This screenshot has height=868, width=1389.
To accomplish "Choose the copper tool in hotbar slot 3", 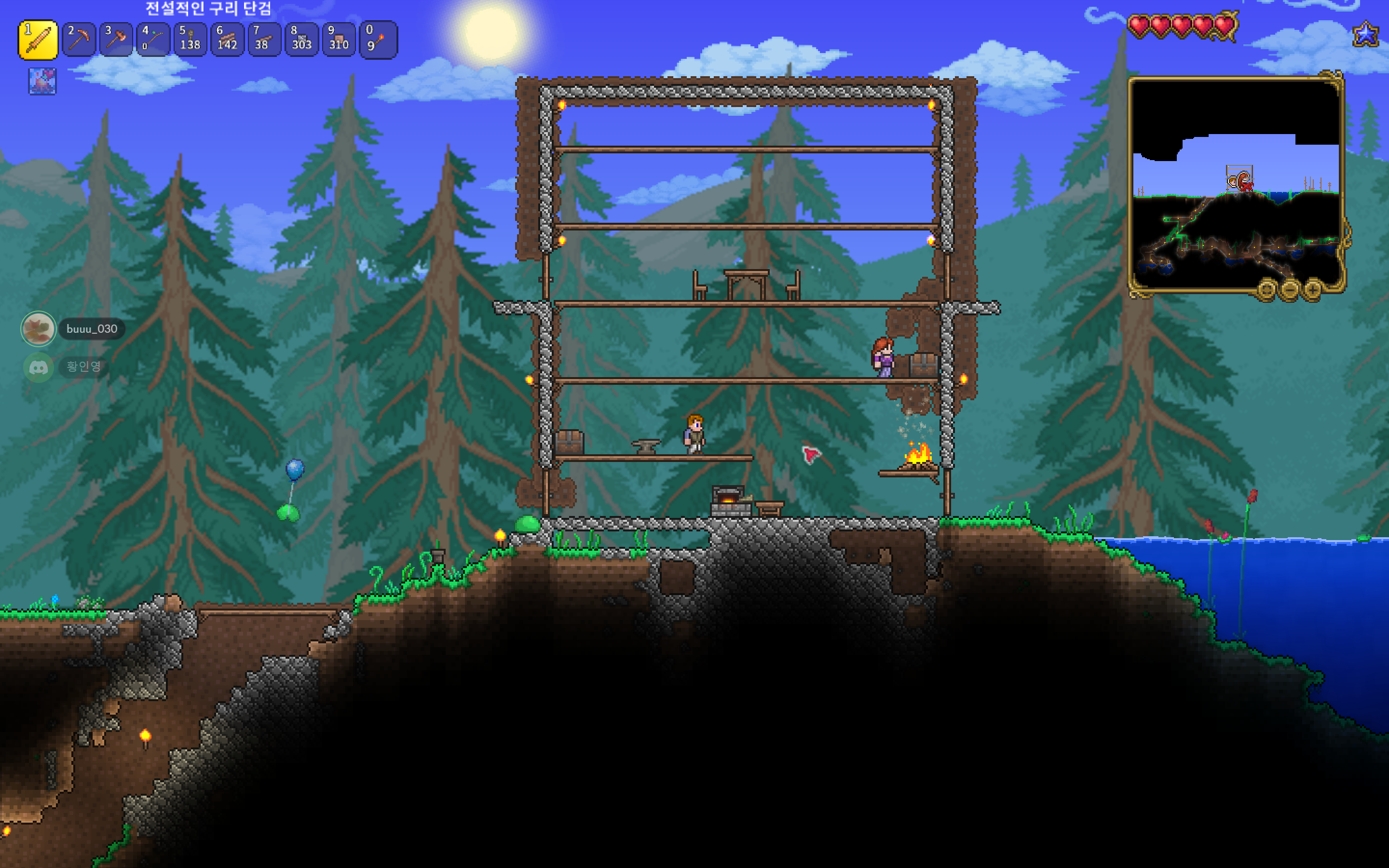I will tap(115, 40).
